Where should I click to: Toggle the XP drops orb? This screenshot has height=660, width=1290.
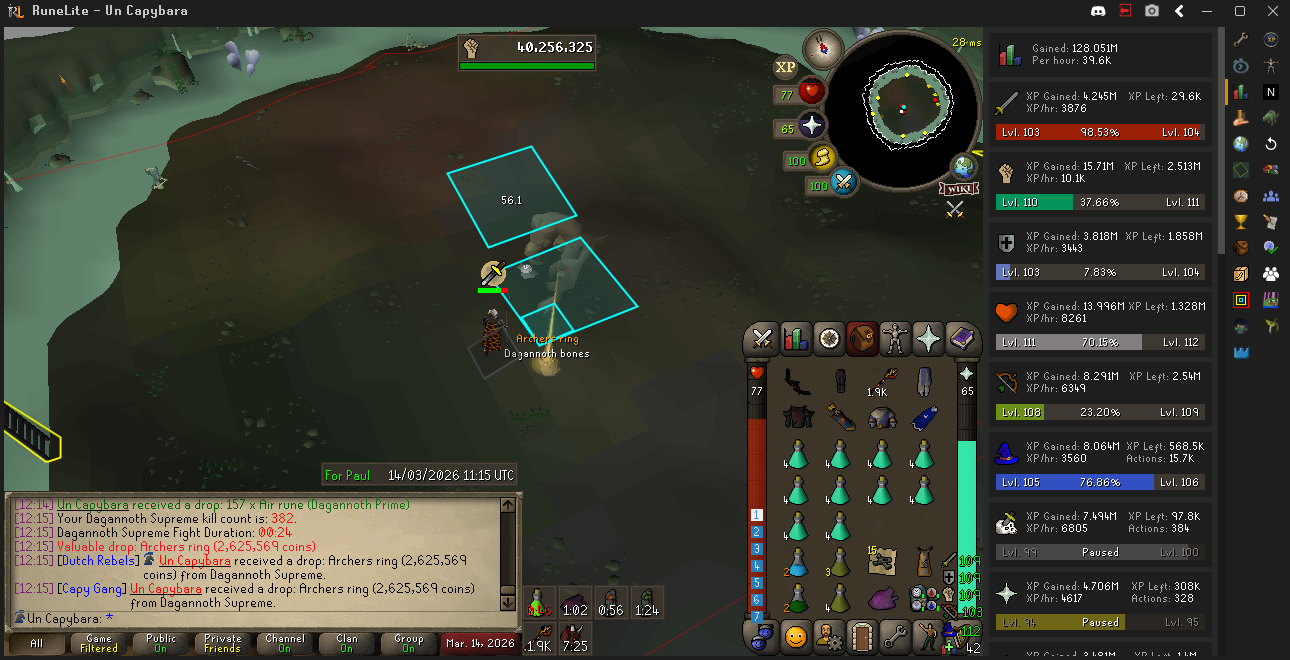(786, 67)
